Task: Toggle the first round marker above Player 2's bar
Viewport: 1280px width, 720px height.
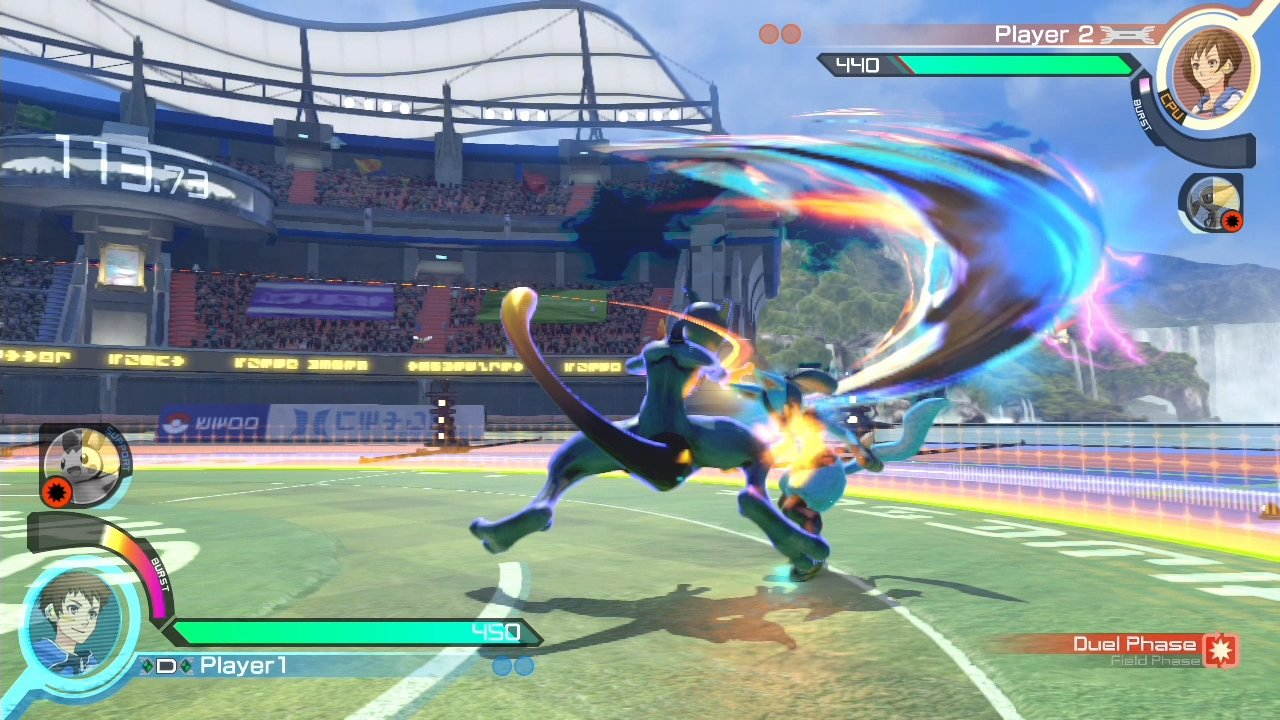Action: point(767,33)
